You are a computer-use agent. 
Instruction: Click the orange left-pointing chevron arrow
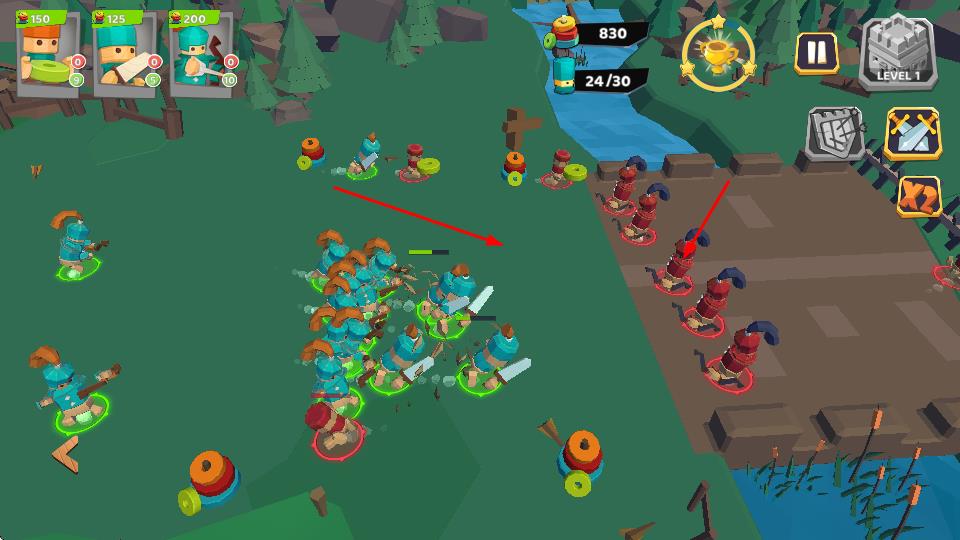click(x=65, y=455)
